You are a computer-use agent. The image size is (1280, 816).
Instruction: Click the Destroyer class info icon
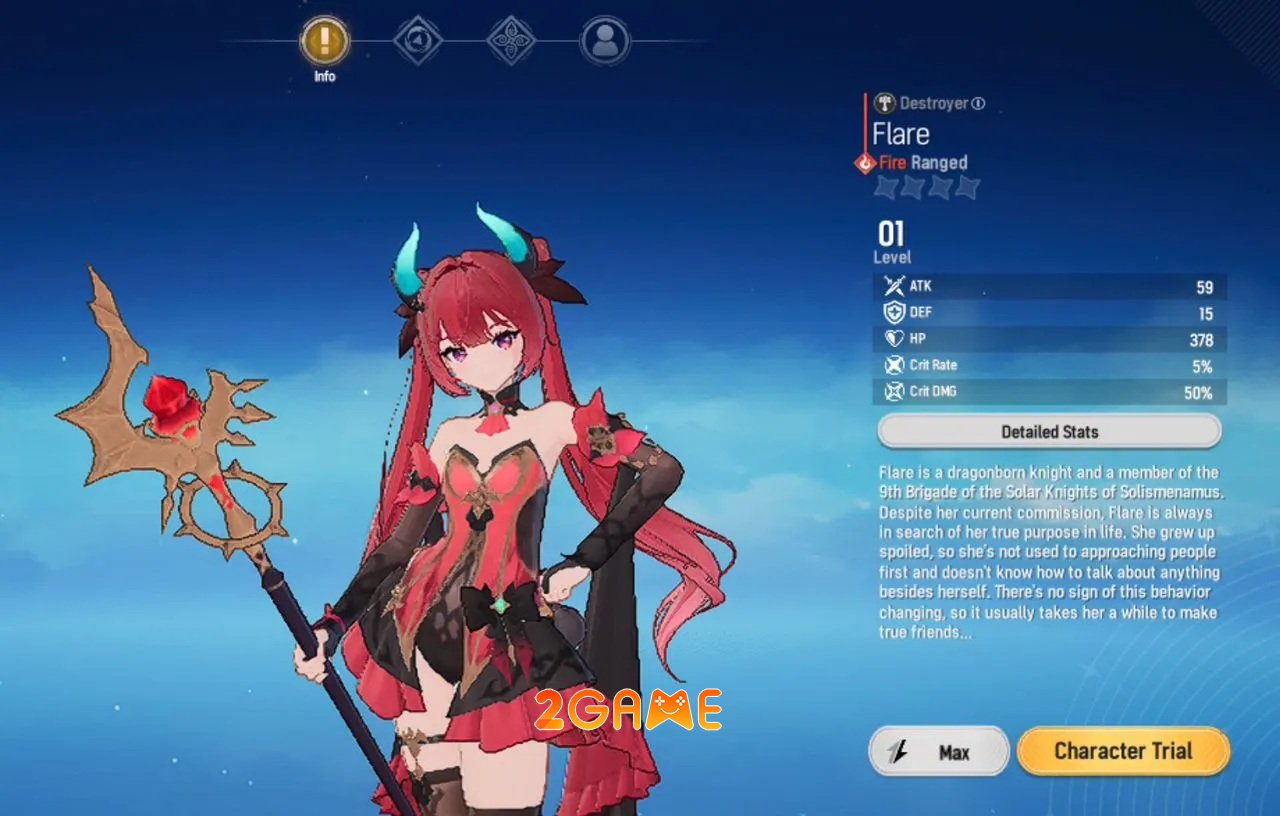[978, 103]
